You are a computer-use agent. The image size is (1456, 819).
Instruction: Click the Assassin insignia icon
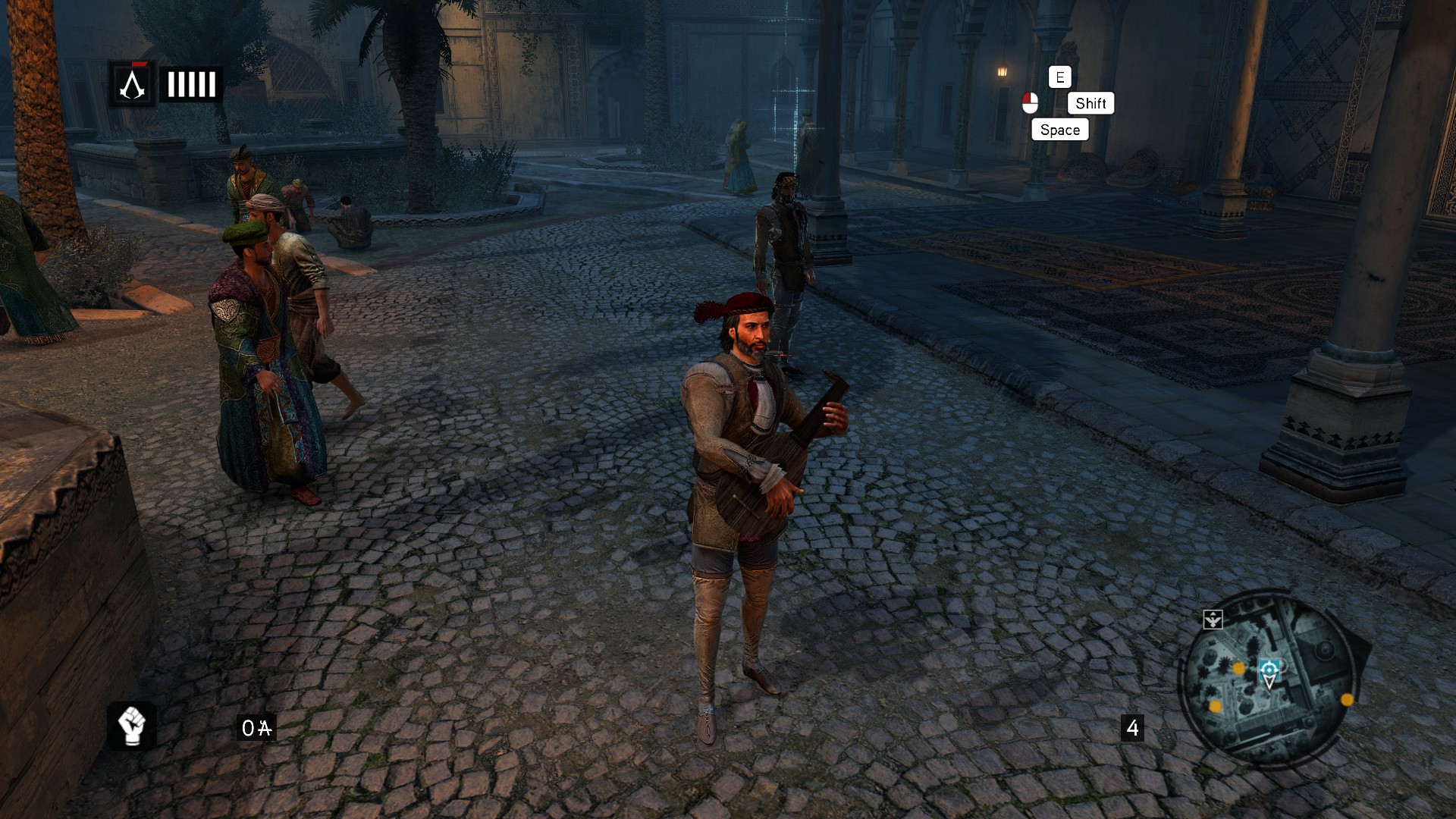coord(132,84)
